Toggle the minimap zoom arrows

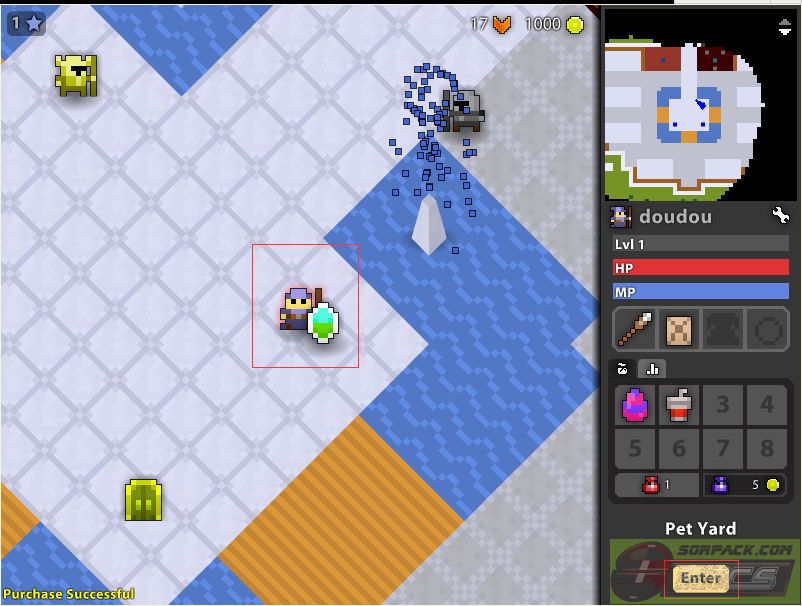point(785,28)
